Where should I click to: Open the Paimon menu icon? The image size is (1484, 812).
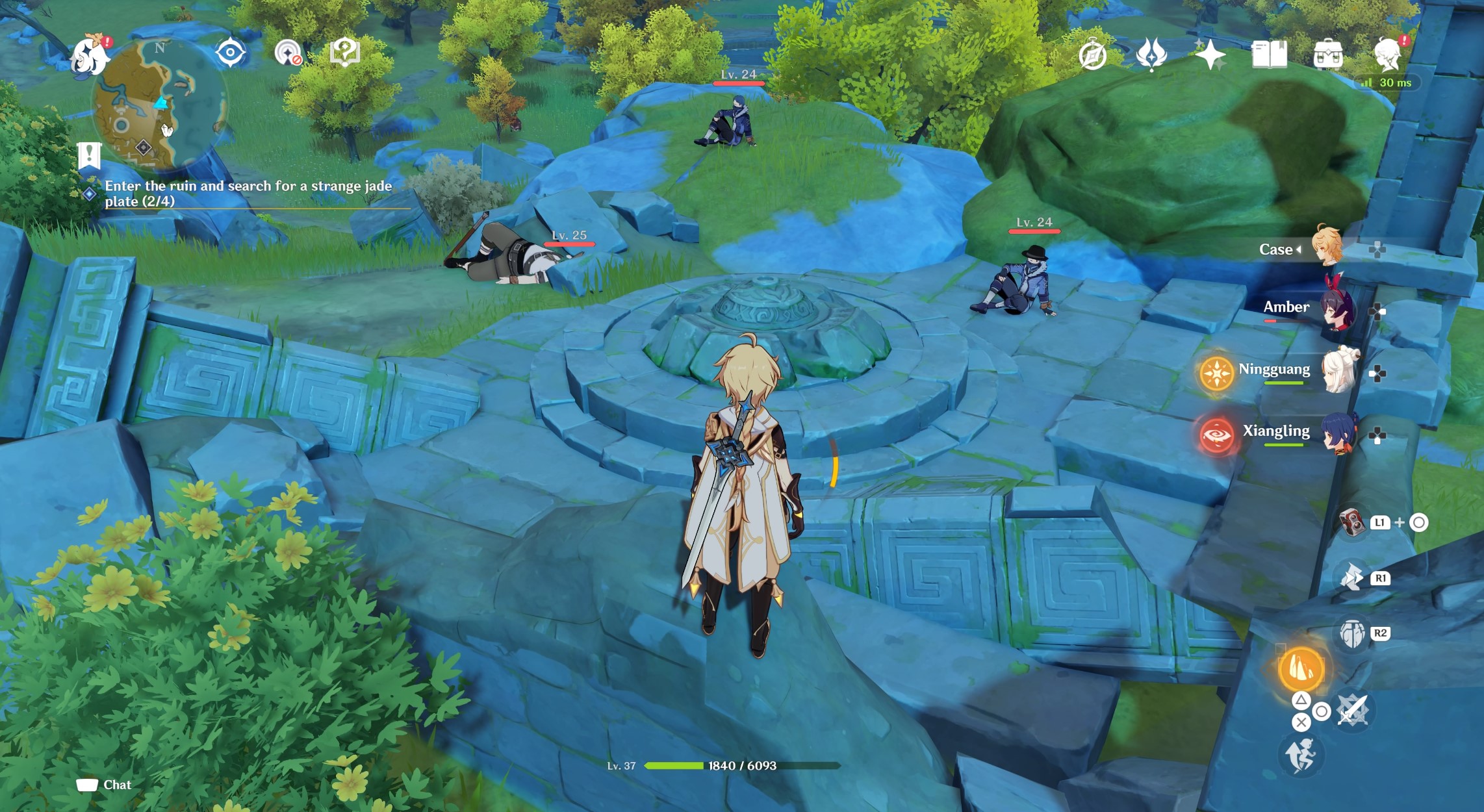click(89, 56)
